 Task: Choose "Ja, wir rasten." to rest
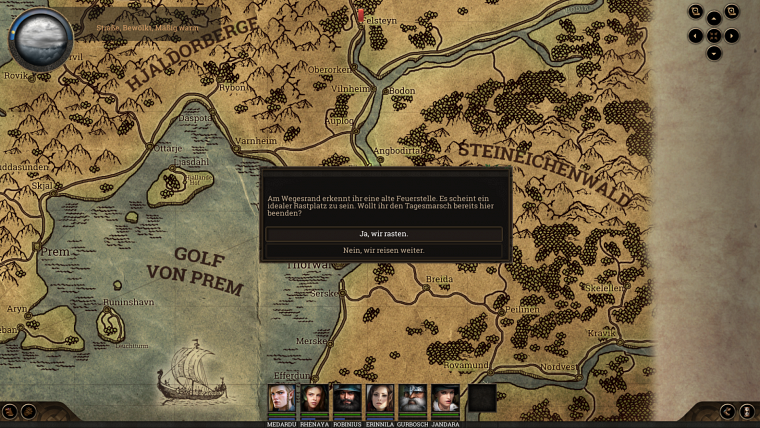pyautogui.click(x=384, y=234)
